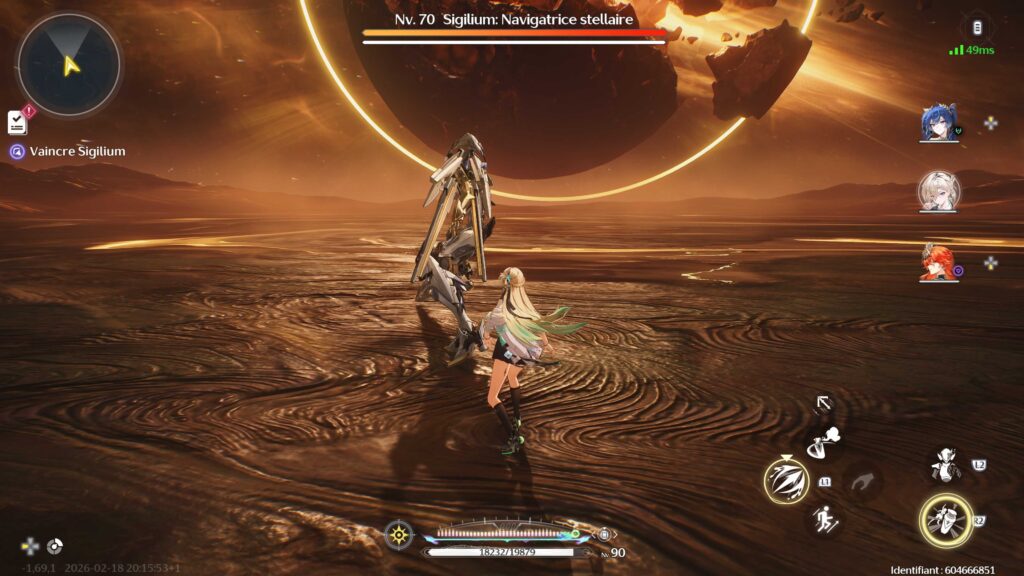Switch to the orange-haired party character
The height and width of the screenshot is (576, 1024).
[x=938, y=262]
